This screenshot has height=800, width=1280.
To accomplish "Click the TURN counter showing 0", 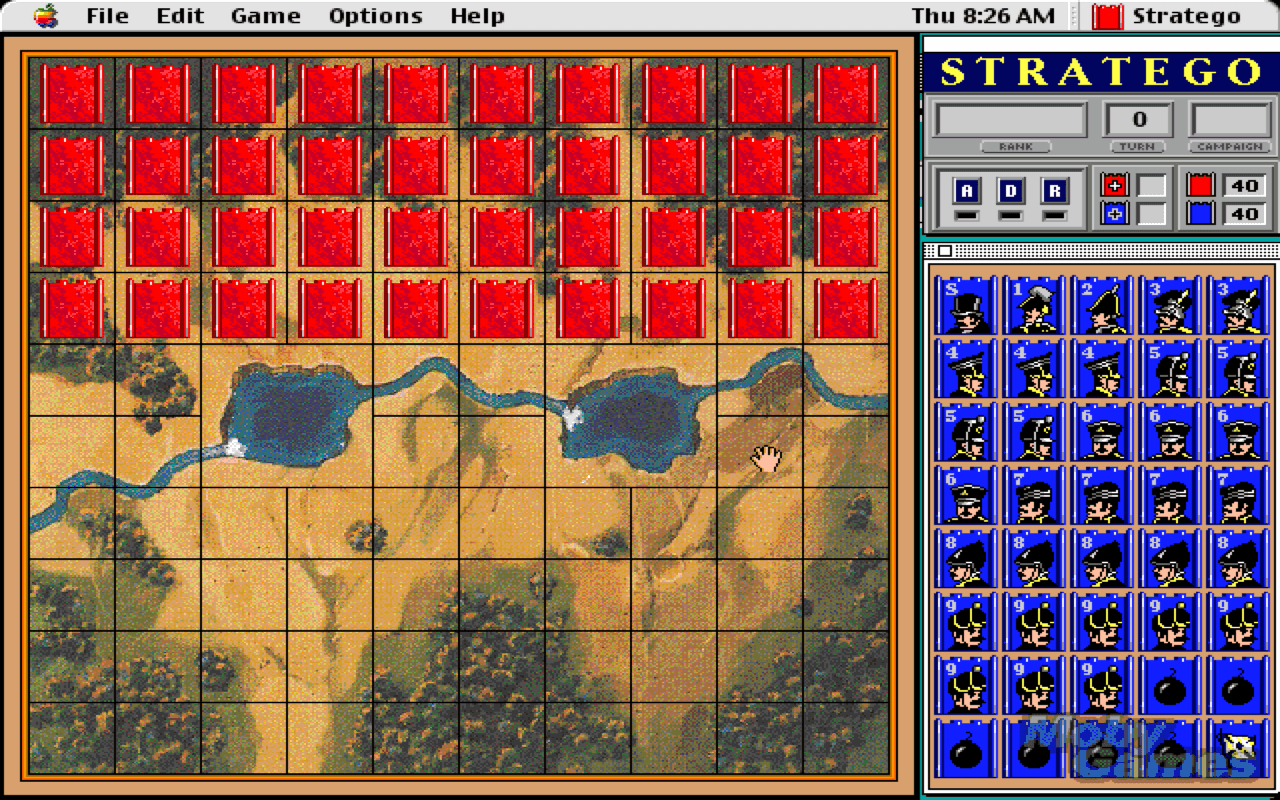I will pyautogui.click(x=1138, y=118).
